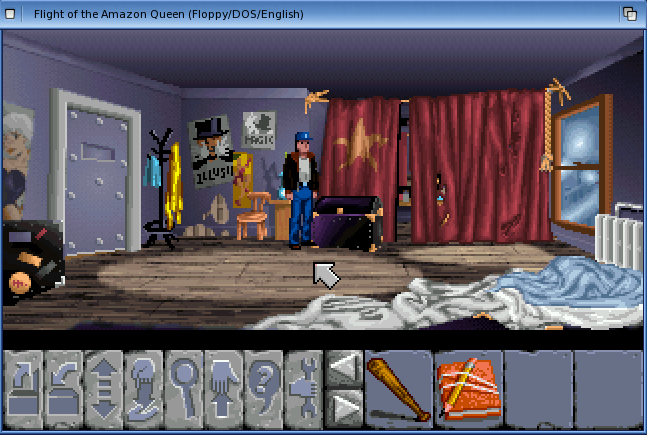Image resolution: width=647 pixels, height=435 pixels.
Task: Select the baseball bat in inventory
Action: [399, 386]
